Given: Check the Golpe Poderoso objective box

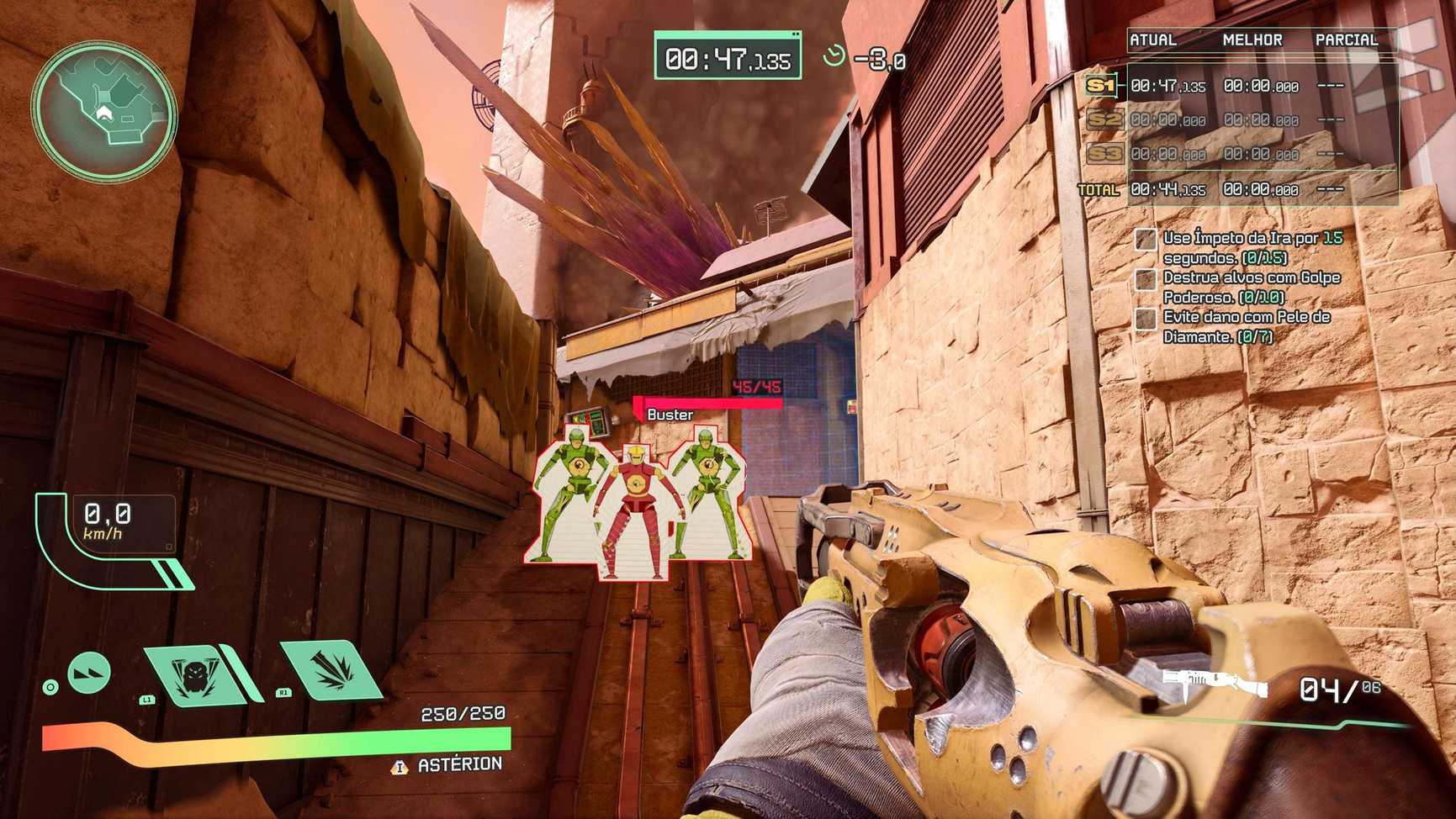Looking at the screenshot, I should (x=1145, y=279).
